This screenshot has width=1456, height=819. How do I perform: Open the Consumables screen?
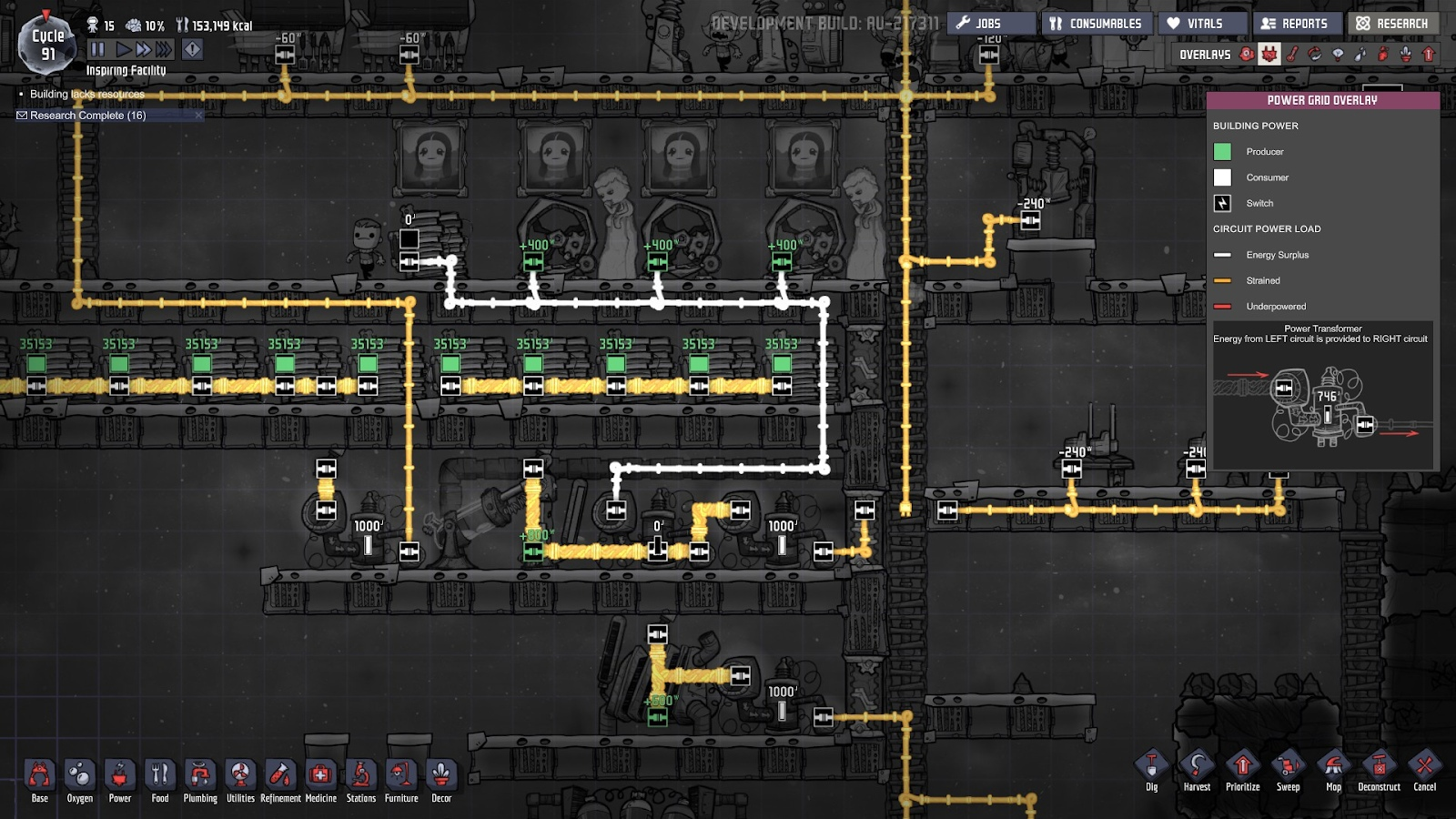[x=1096, y=24]
